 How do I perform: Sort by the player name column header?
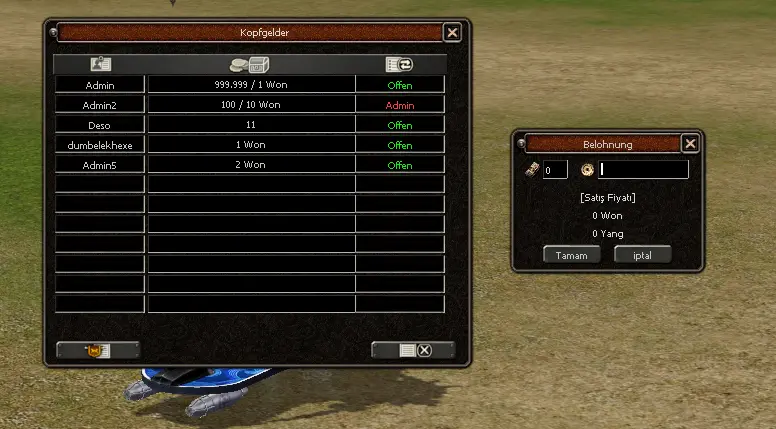[100, 64]
